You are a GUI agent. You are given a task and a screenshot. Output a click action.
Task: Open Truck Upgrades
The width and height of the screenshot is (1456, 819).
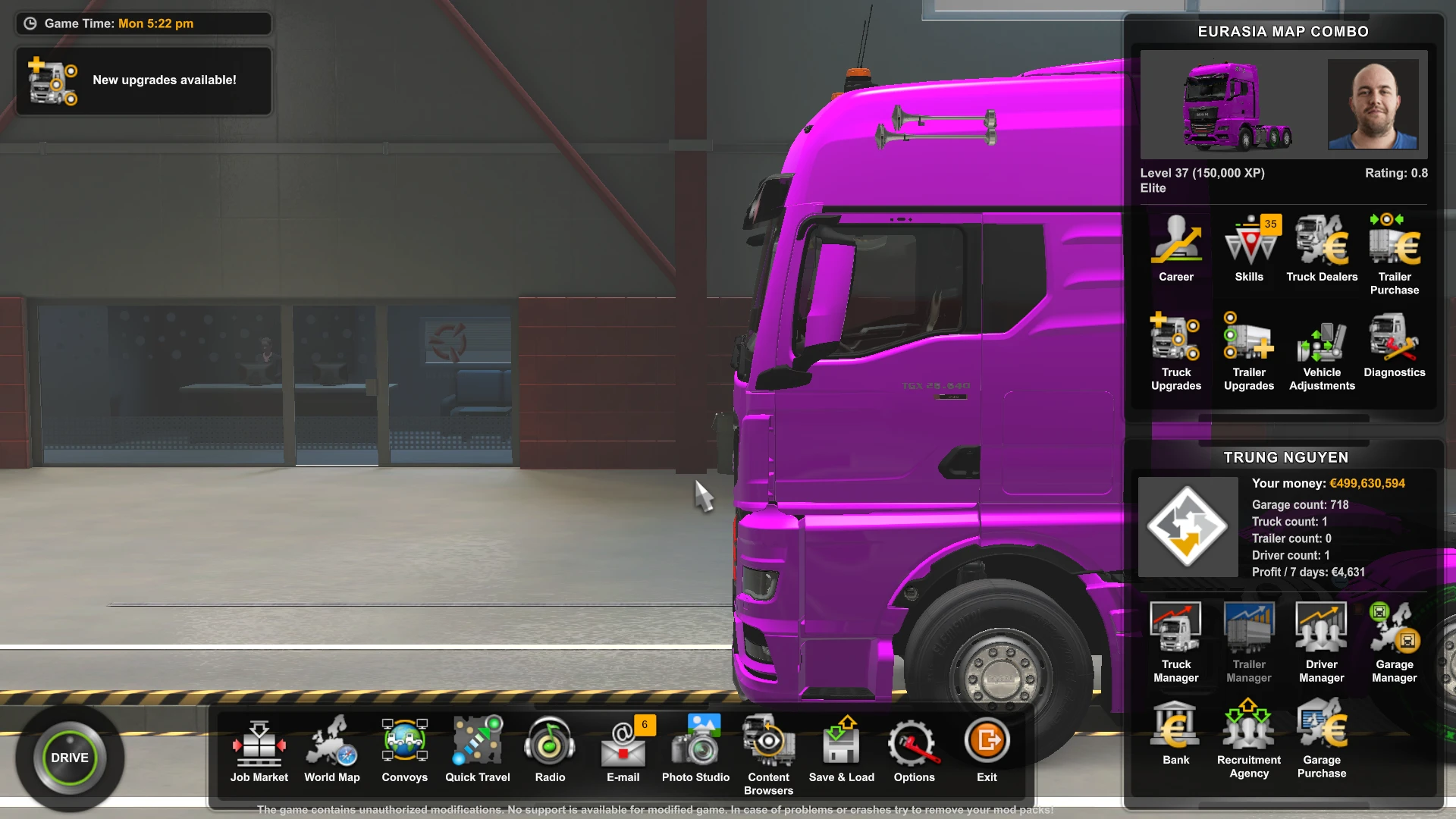[x=1176, y=341]
